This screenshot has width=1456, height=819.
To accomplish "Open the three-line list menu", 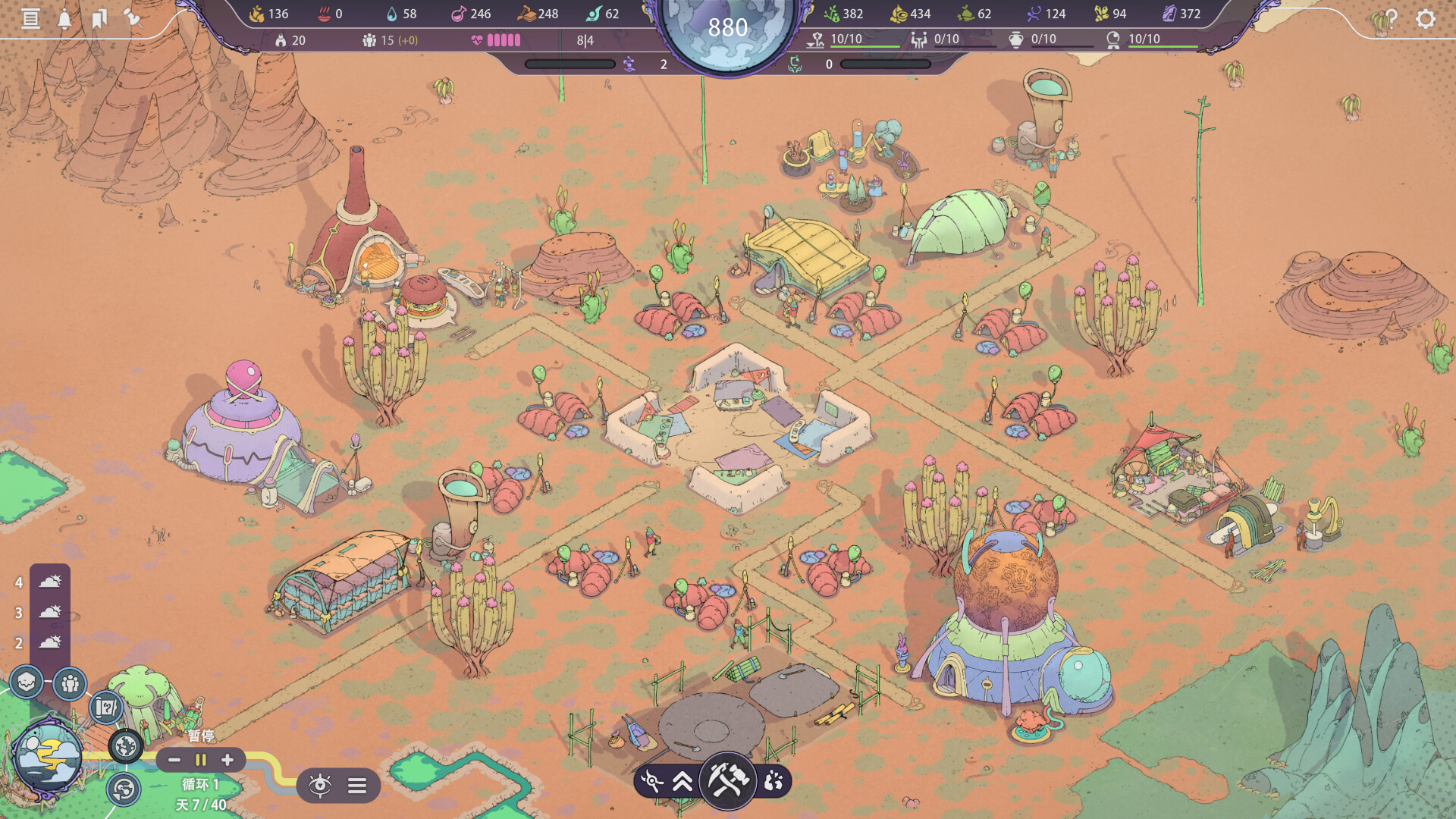I will click(357, 786).
